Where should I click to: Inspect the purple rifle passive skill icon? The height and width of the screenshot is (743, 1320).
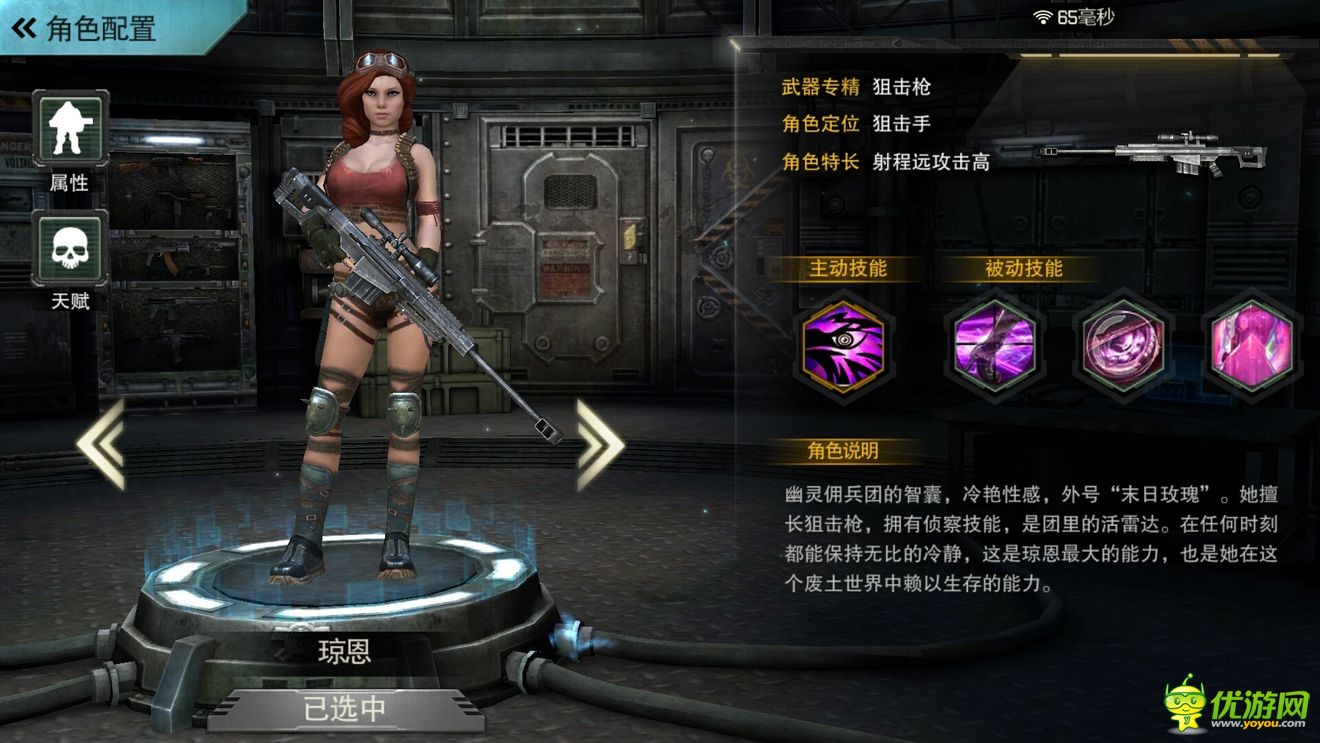pyautogui.click(x=993, y=346)
